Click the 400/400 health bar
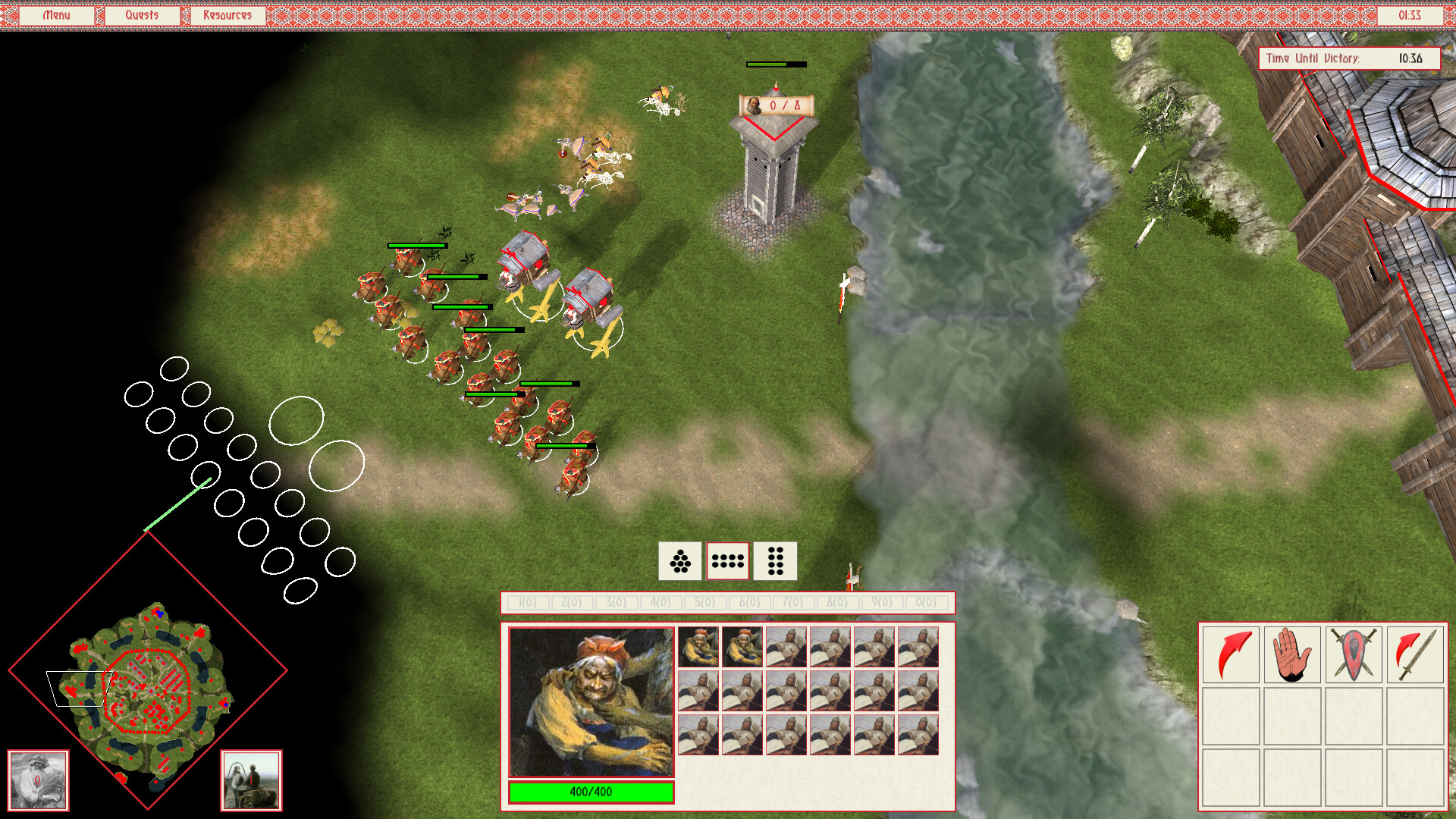This screenshot has width=1456, height=819. (x=591, y=791)
